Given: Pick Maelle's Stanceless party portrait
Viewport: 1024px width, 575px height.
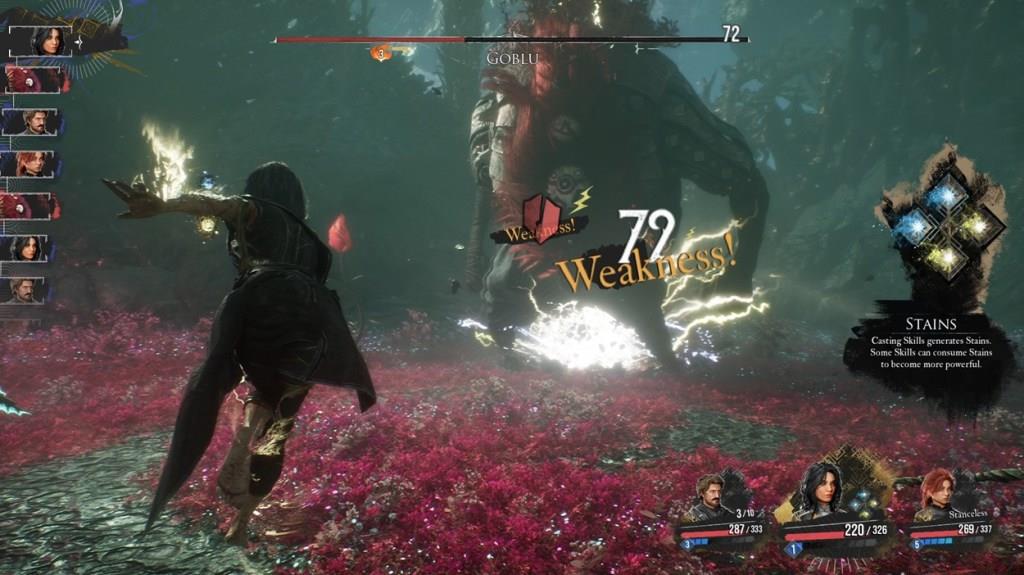Looking at the screenshot, I should [939, 494].
